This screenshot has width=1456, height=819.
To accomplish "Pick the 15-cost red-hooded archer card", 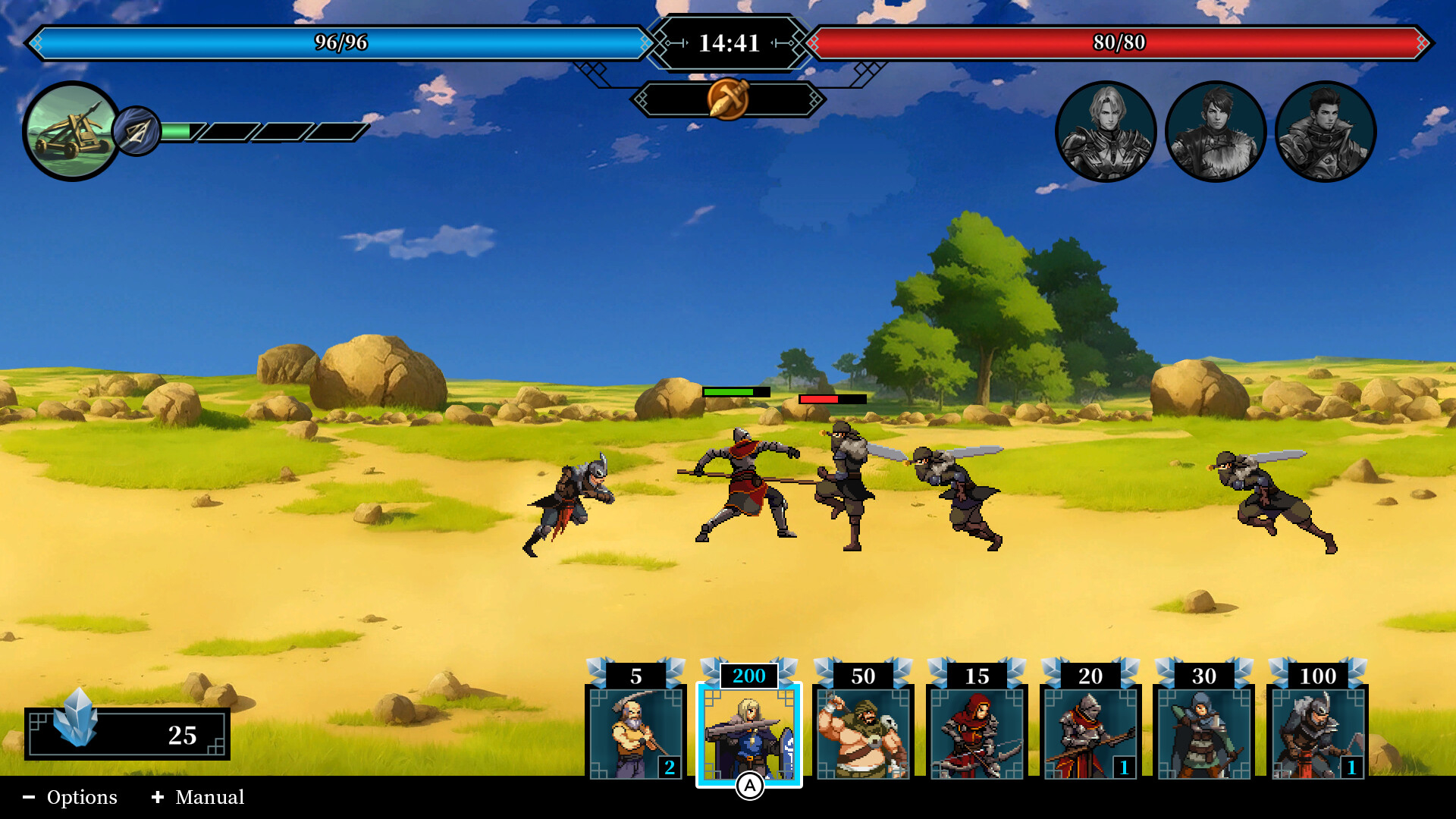I will point(977,732).
